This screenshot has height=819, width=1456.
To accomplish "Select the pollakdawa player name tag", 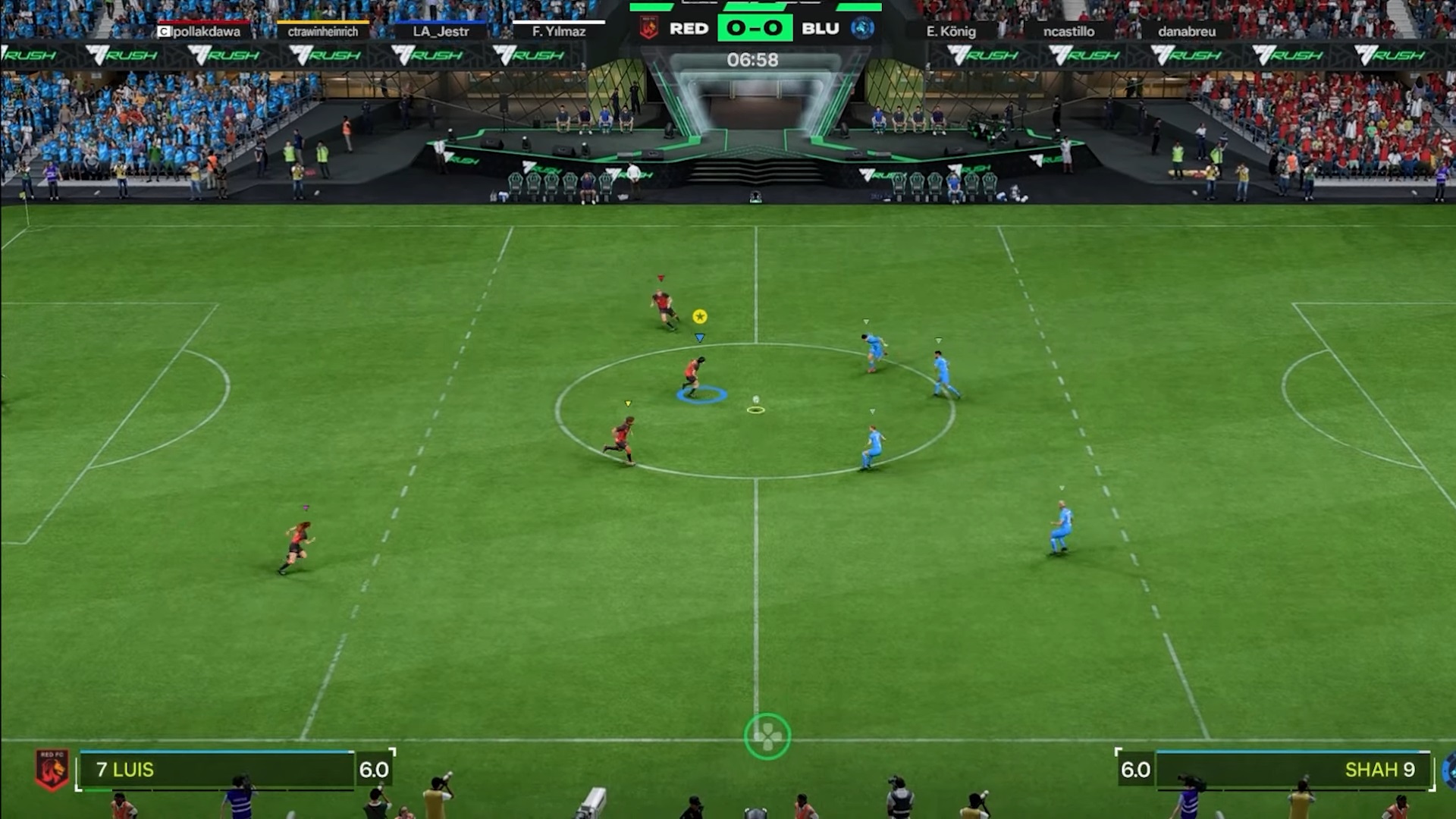I will pyautogui.click(x=199, y=31).
